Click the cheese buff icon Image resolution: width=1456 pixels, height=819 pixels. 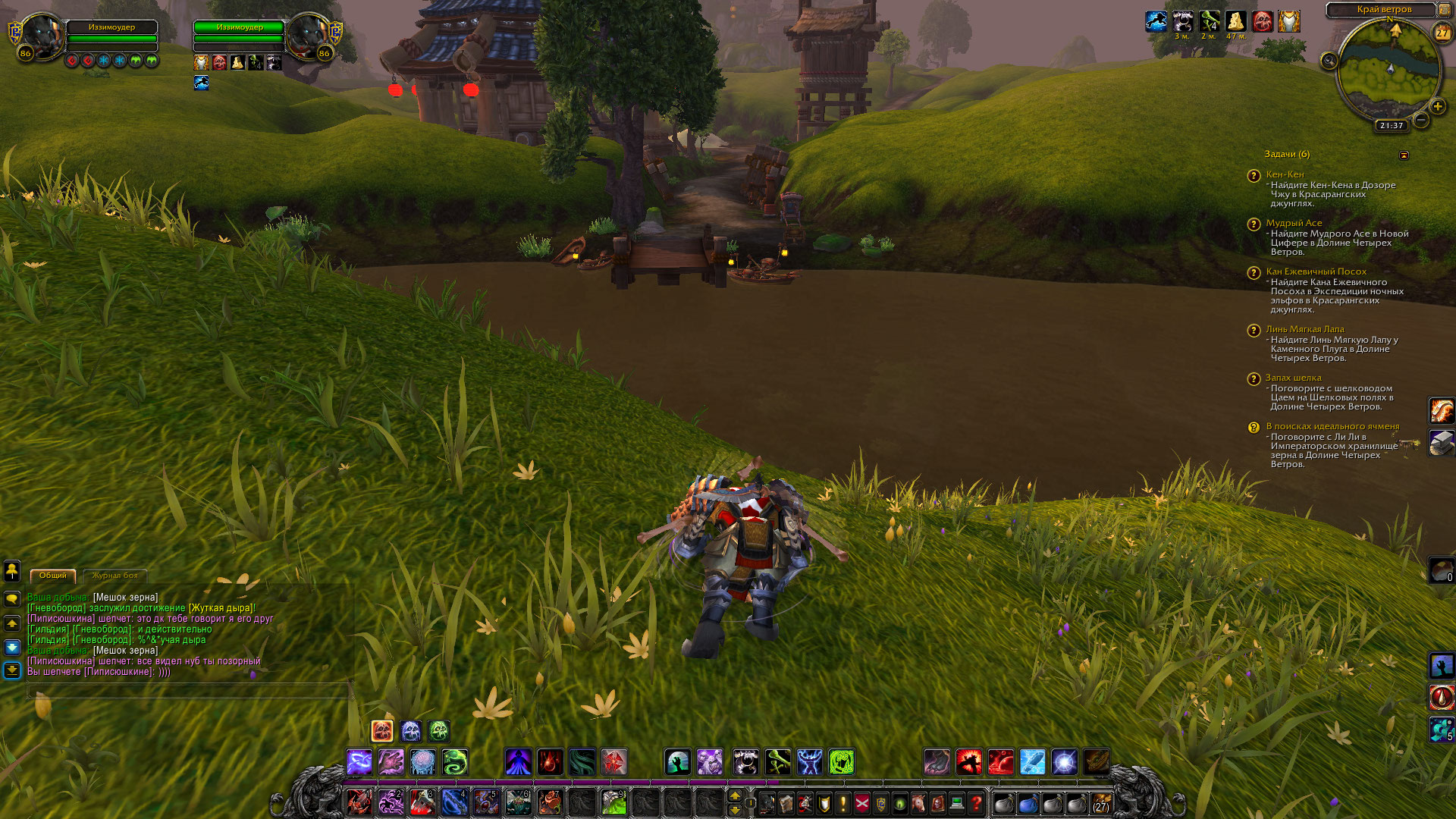tap(1235, 21)
